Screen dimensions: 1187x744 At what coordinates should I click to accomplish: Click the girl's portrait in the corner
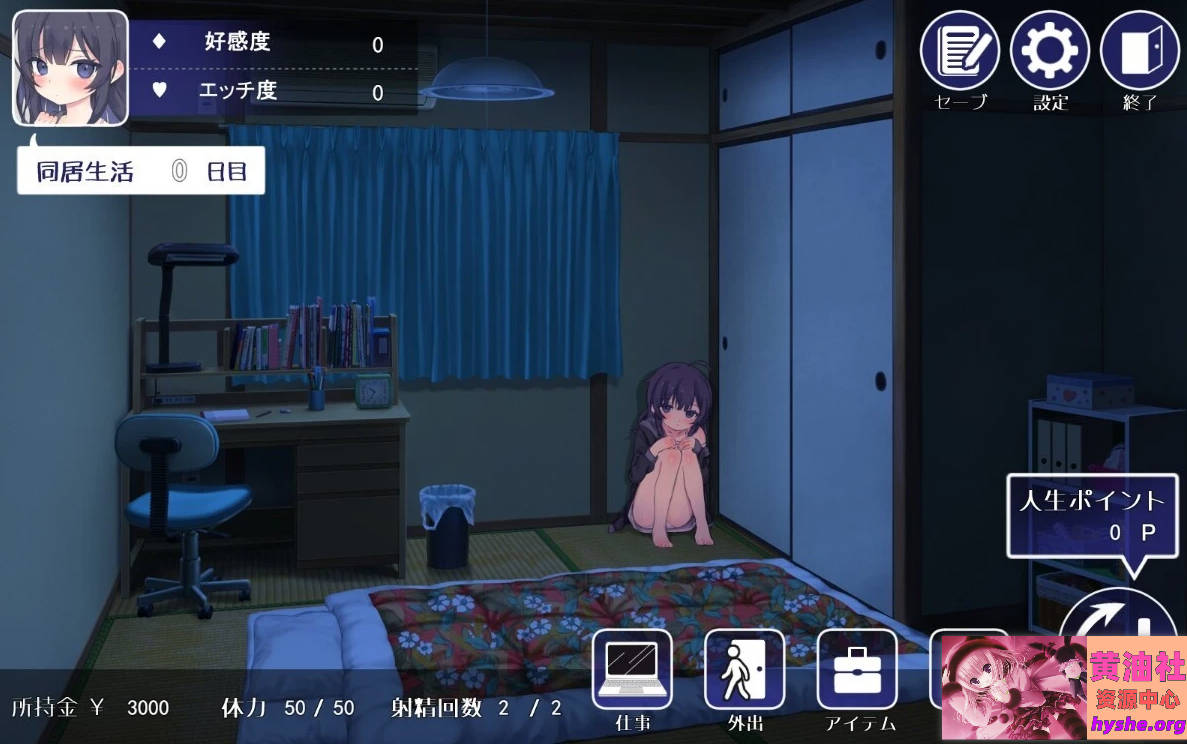[x=70, y=68]
